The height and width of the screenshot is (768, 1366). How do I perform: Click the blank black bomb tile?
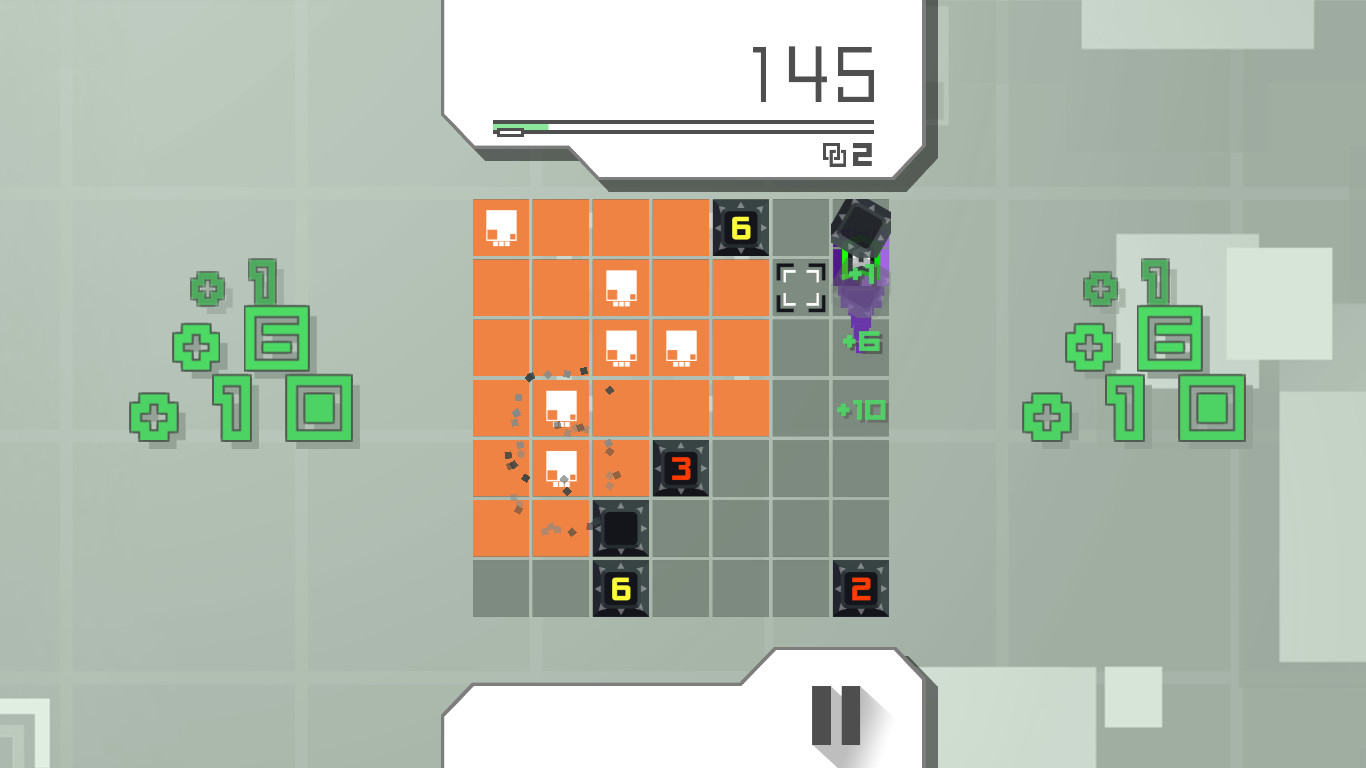(620, 529)
